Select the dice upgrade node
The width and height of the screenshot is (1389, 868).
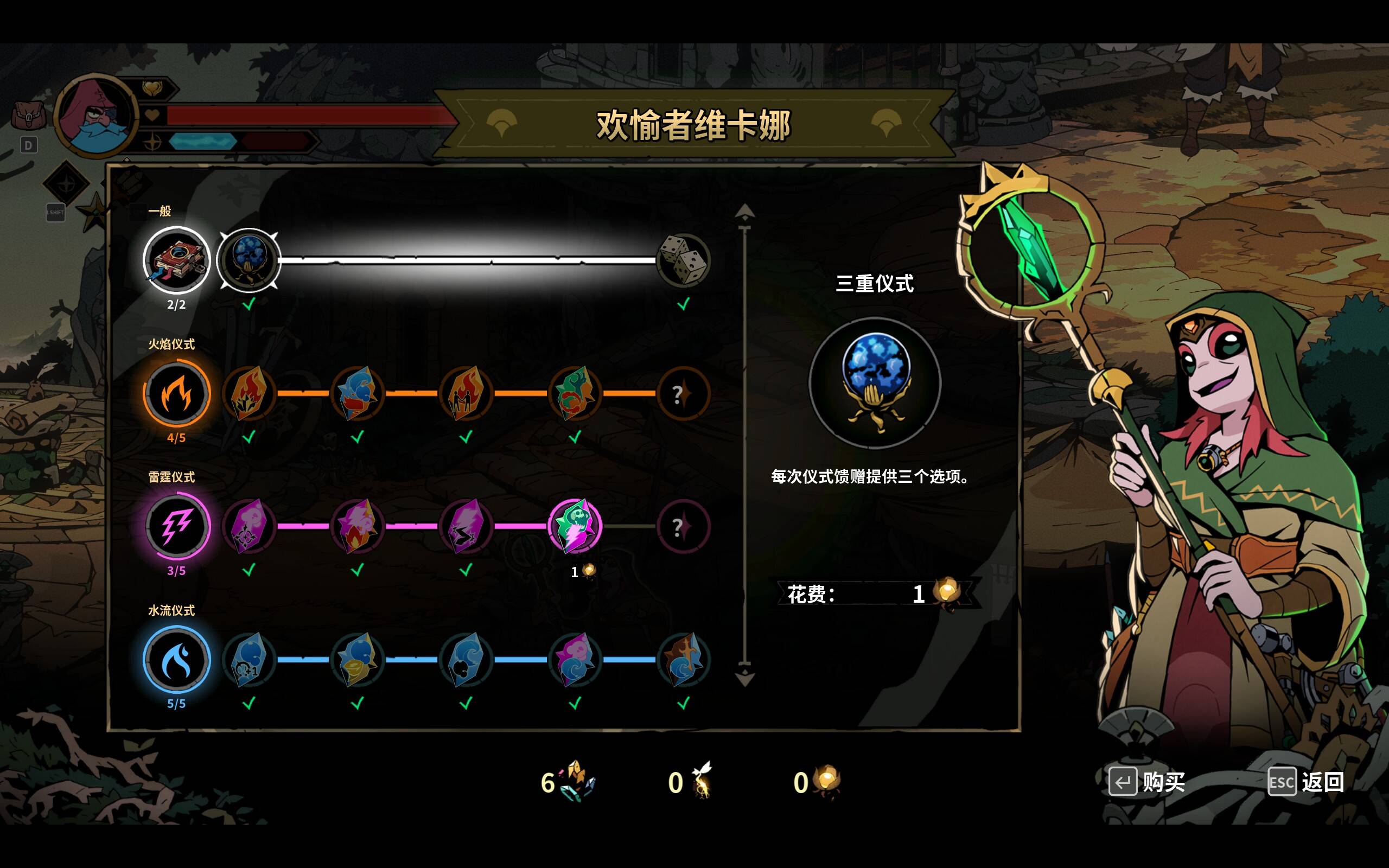[683, 260]
